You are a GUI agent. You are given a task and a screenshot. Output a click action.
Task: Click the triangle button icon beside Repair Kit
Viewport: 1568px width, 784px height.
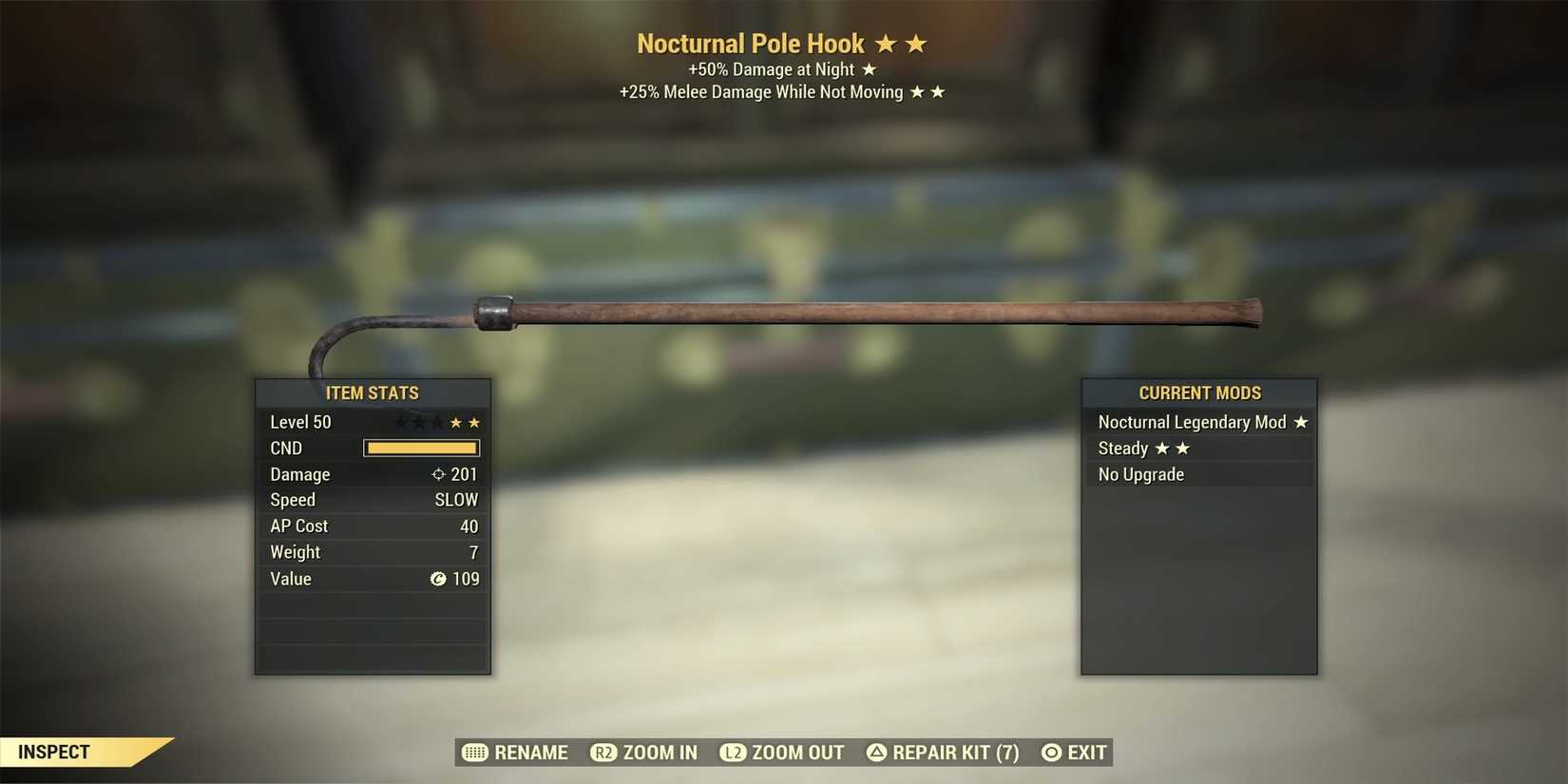[x=875, y=753]
